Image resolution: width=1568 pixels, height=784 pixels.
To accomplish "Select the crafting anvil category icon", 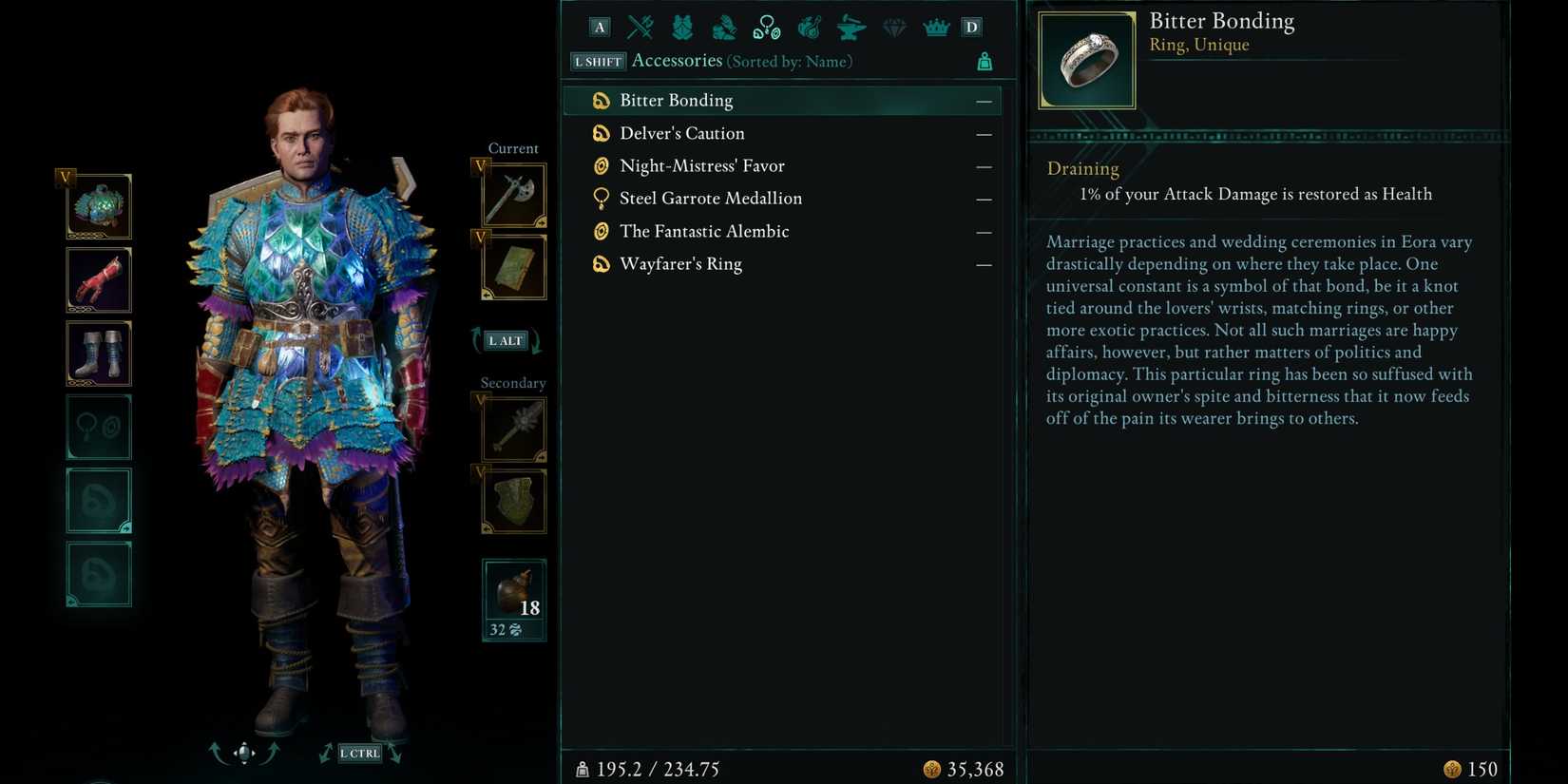I will [x=851, y=27].
